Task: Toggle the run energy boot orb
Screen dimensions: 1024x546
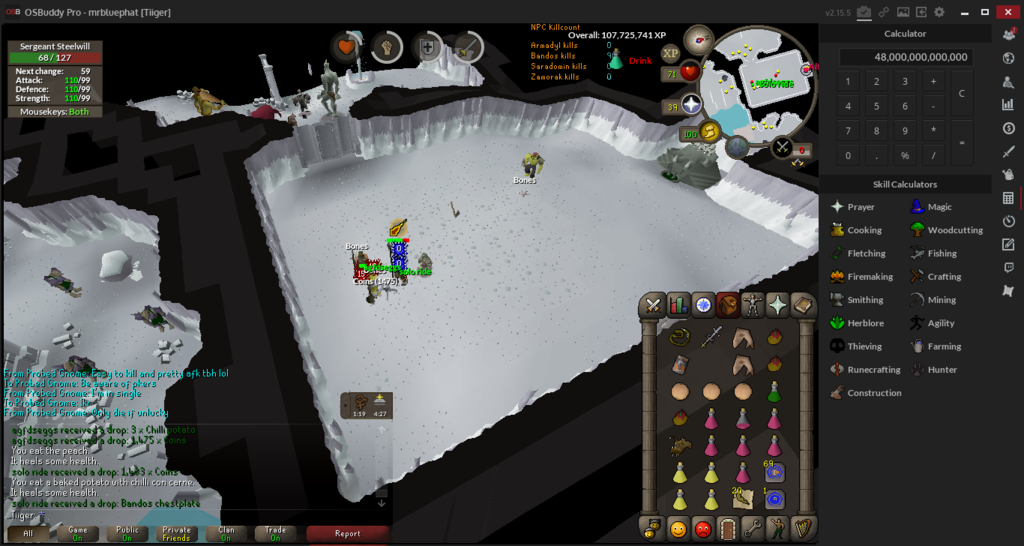Action: [x=711, y=132]
